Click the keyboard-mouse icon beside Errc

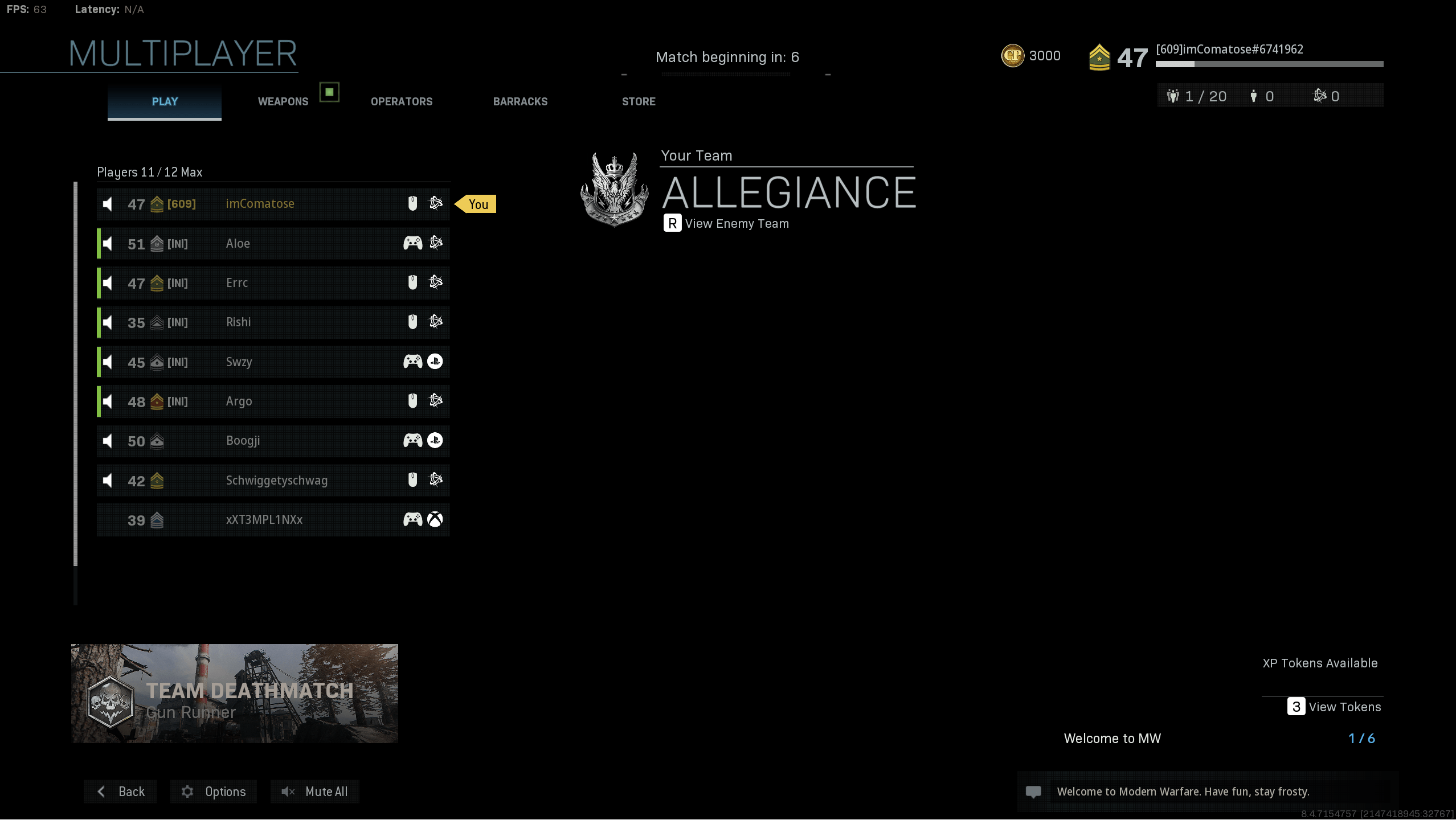point(412,282)
